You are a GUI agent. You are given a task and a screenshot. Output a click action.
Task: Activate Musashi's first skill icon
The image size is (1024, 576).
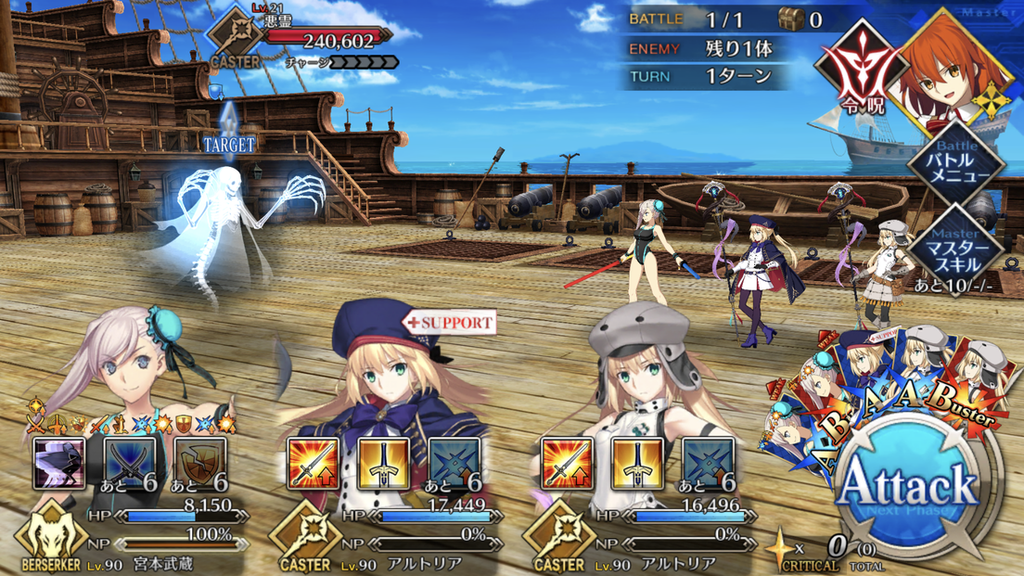[x=58, y=463]
